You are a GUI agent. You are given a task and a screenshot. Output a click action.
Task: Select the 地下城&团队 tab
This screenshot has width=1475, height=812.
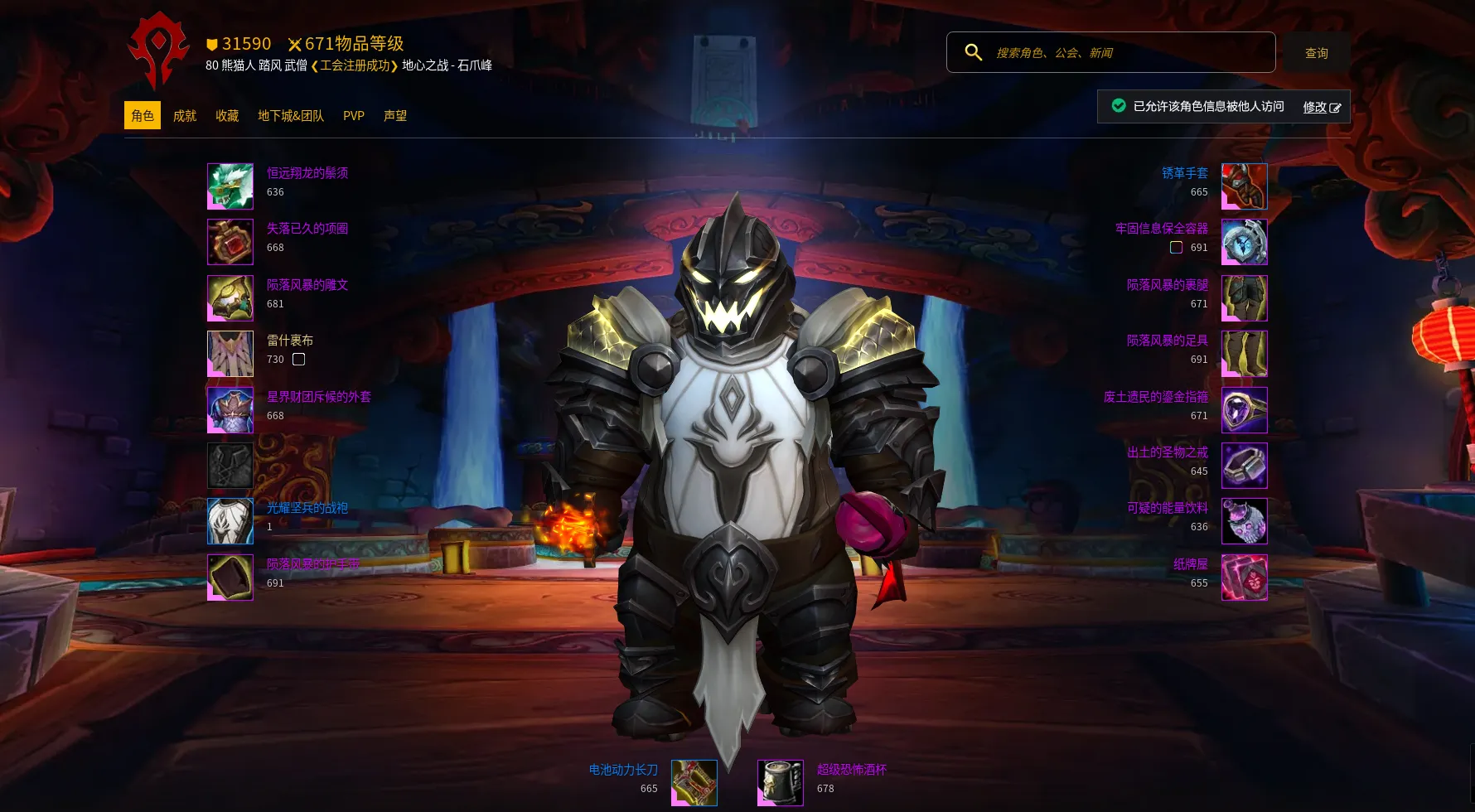point(291,116)
